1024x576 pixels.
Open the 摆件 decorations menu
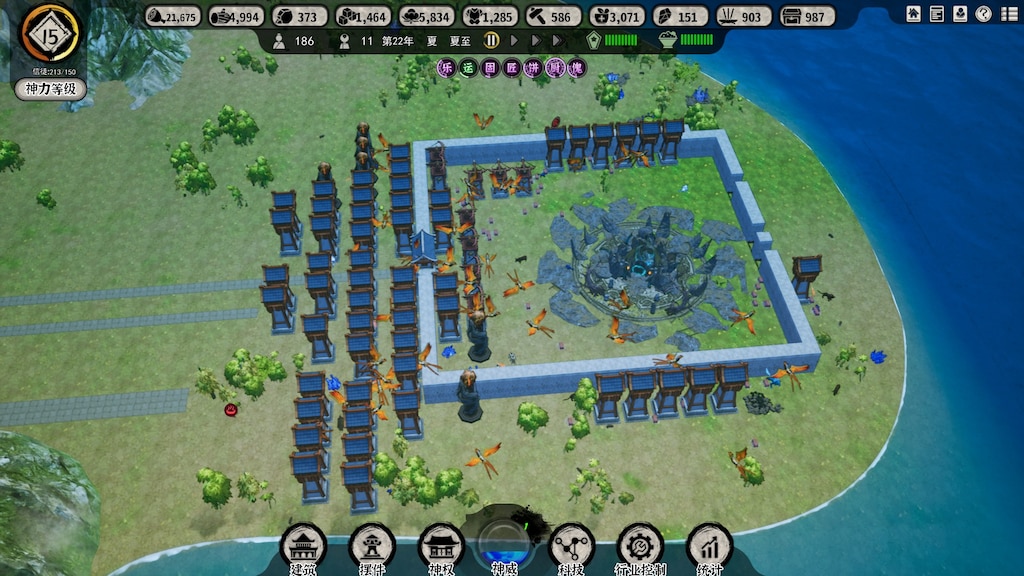(372, 546)
